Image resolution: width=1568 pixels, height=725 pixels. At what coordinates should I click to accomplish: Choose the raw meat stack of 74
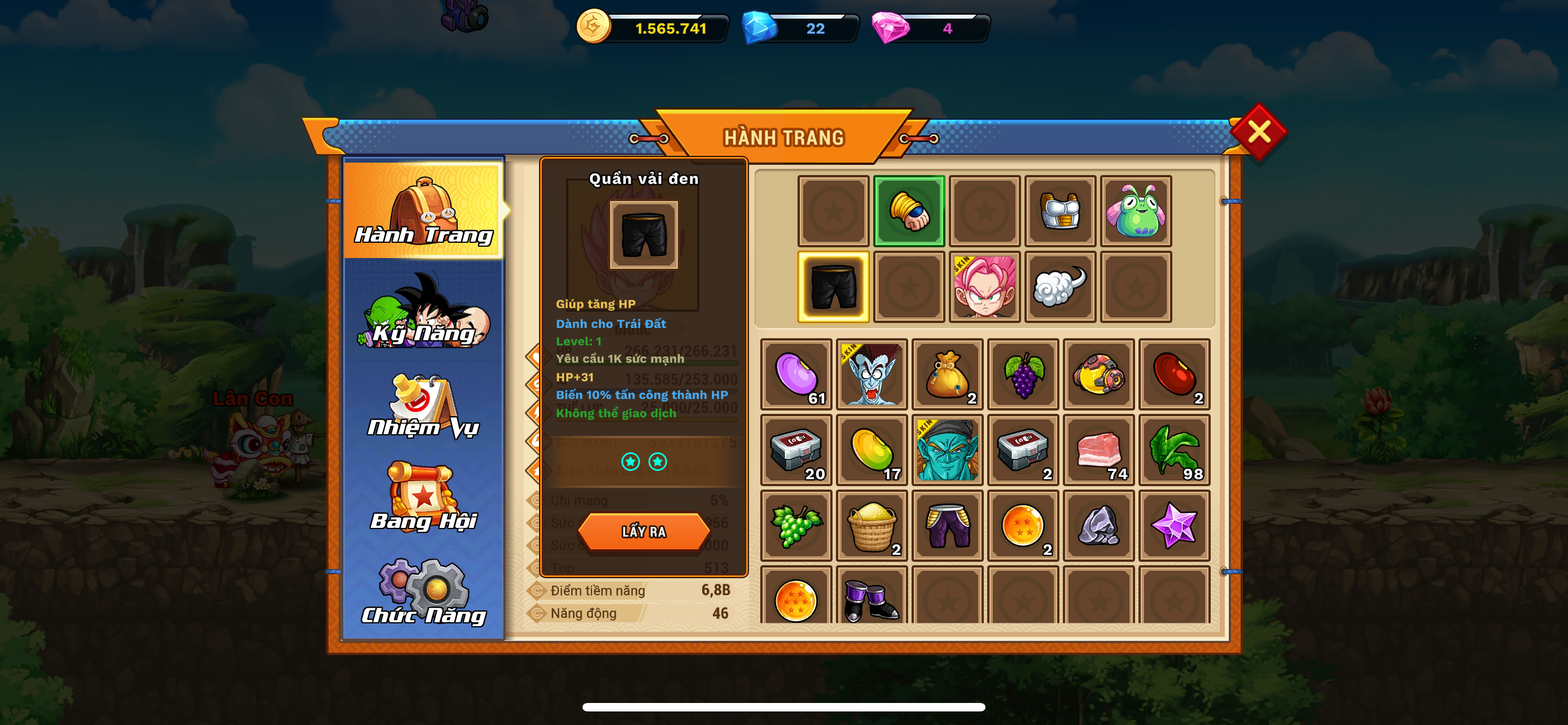[x=1099, y=450]
